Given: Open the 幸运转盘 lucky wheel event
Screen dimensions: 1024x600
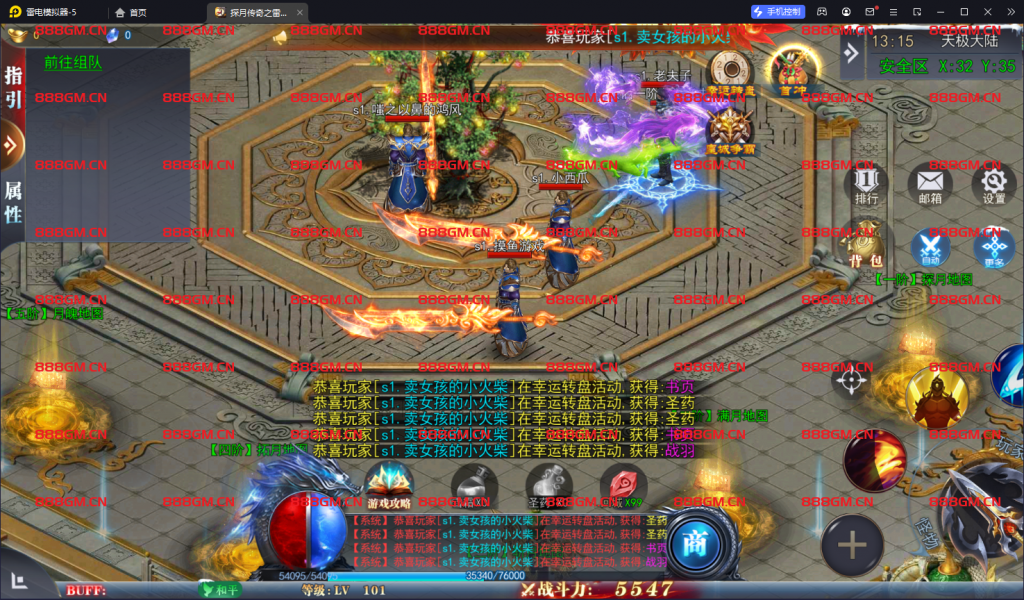Looking at the screenshot, I should tap(731, 72).
